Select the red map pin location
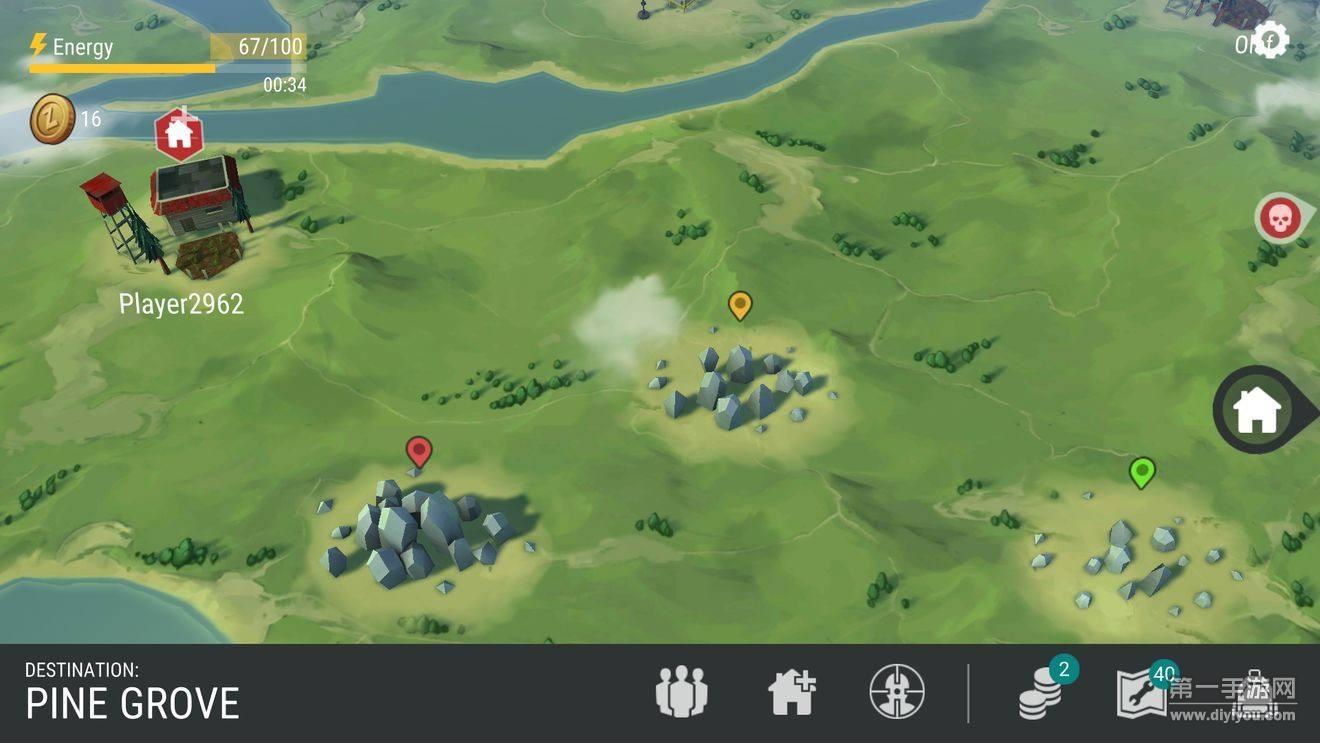Screen dimensions: 1320x743 419,452
